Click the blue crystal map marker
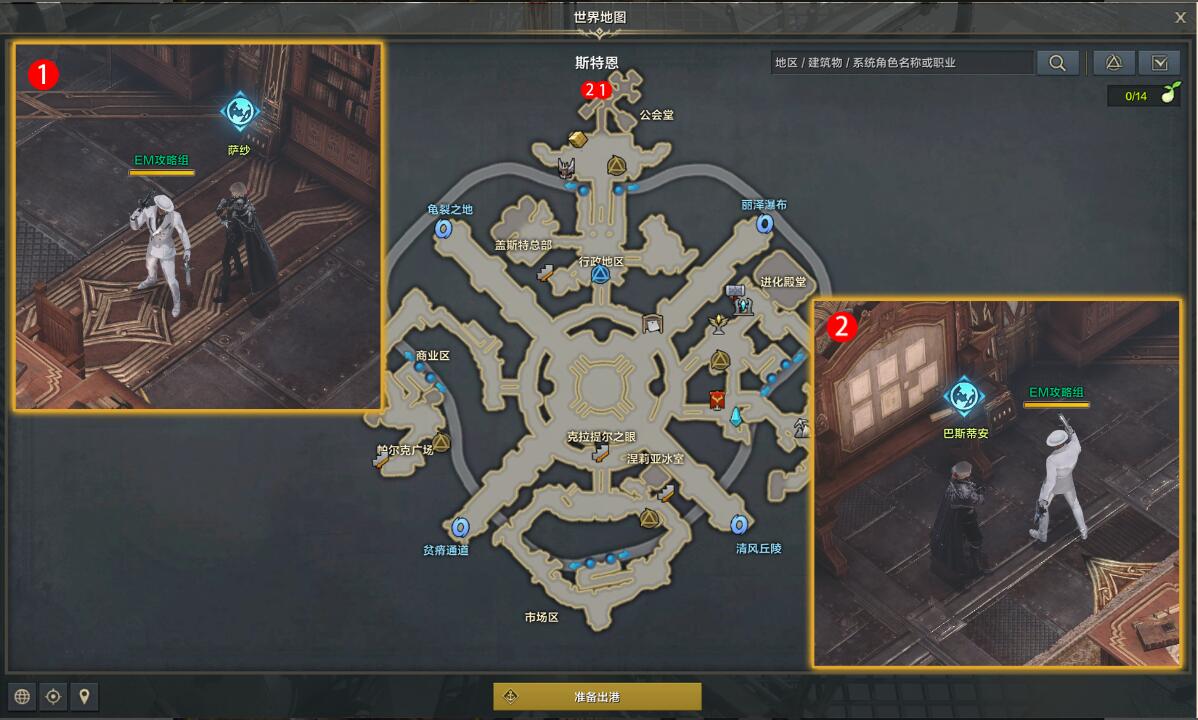 pos(737,415)
